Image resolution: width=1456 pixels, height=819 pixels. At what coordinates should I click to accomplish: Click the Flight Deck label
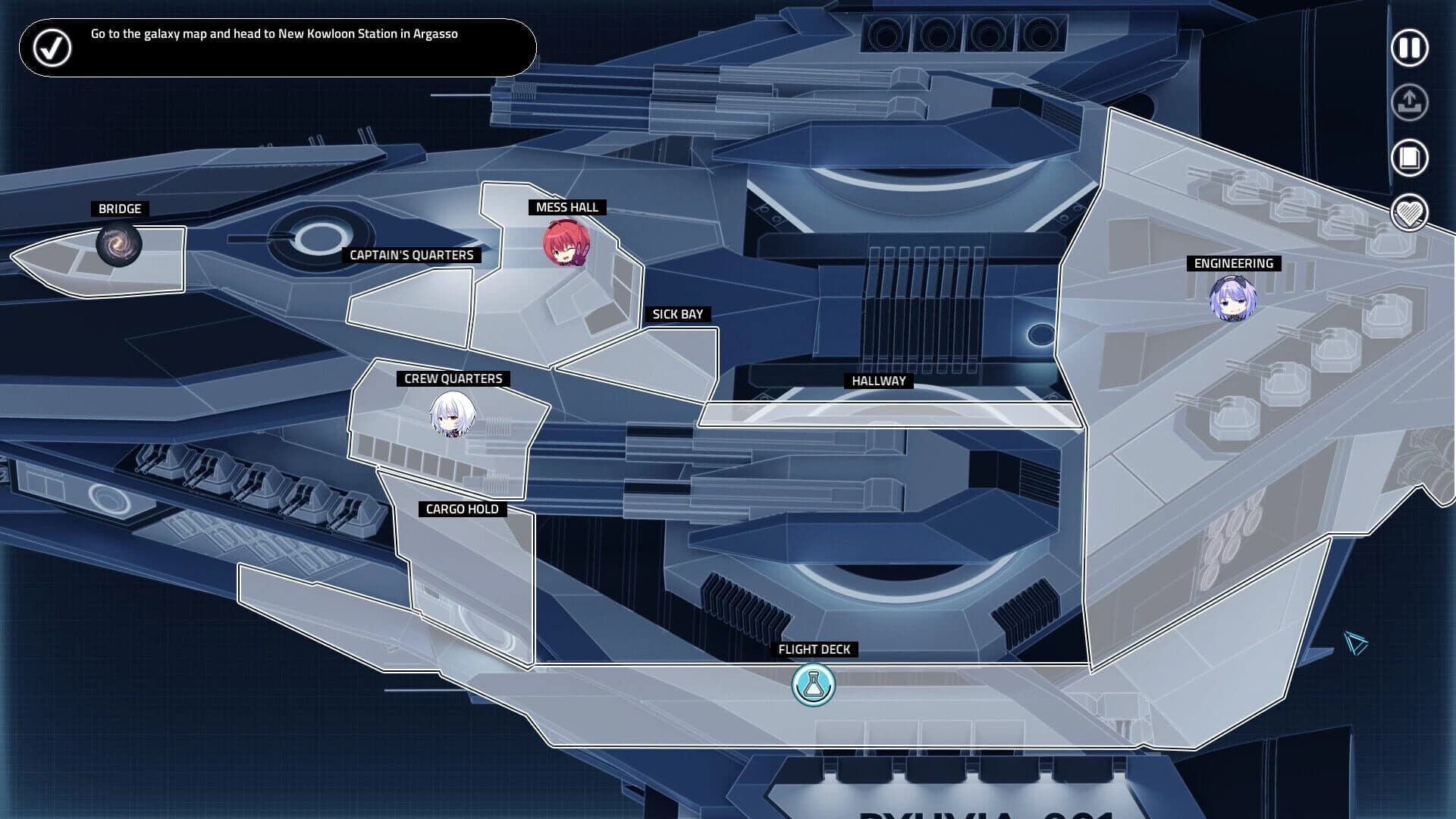[814, 649]
